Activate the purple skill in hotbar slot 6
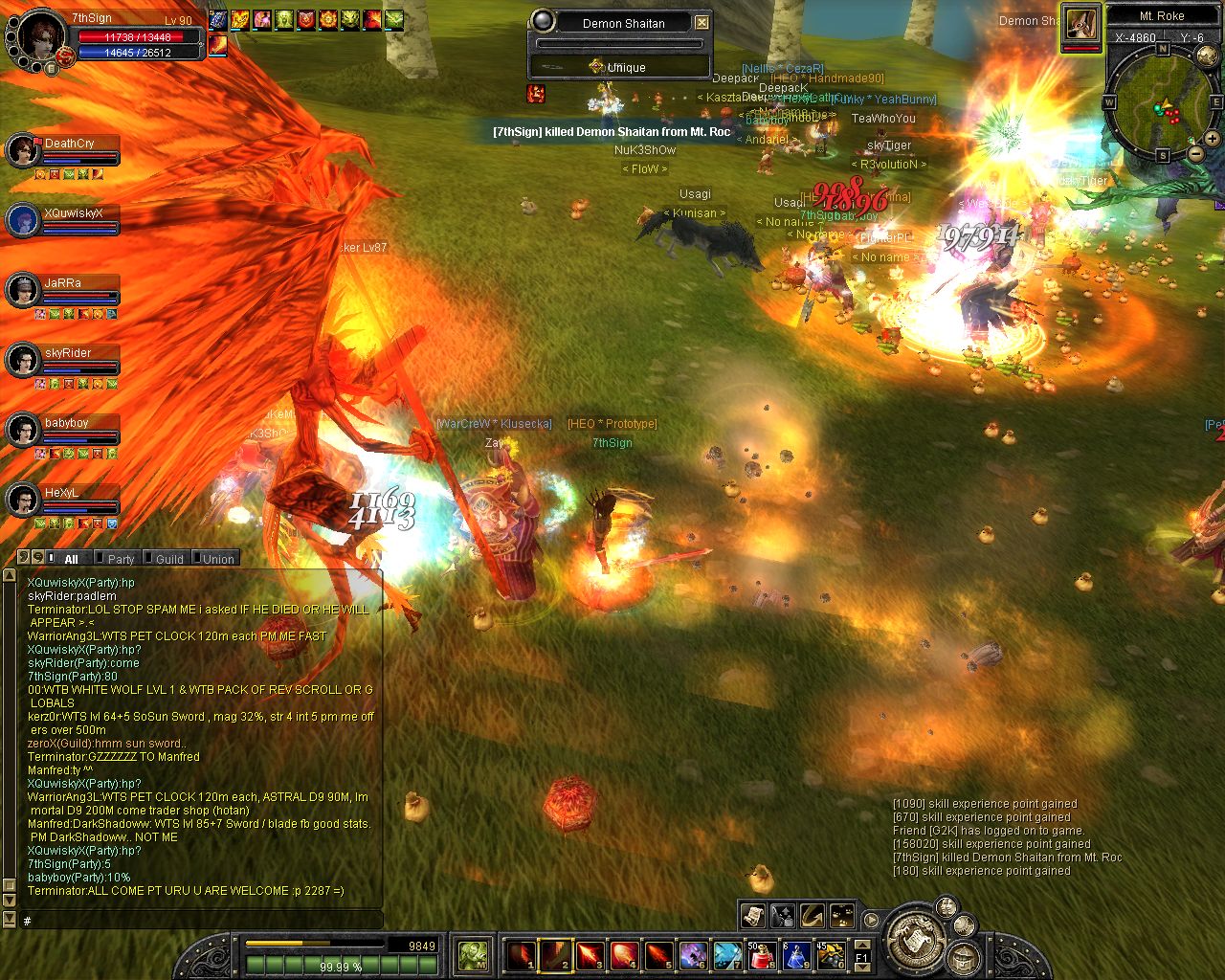Image resolution: width=1225 pixels, height=980 pixels. pyautogui.click(x=693, y=954)
